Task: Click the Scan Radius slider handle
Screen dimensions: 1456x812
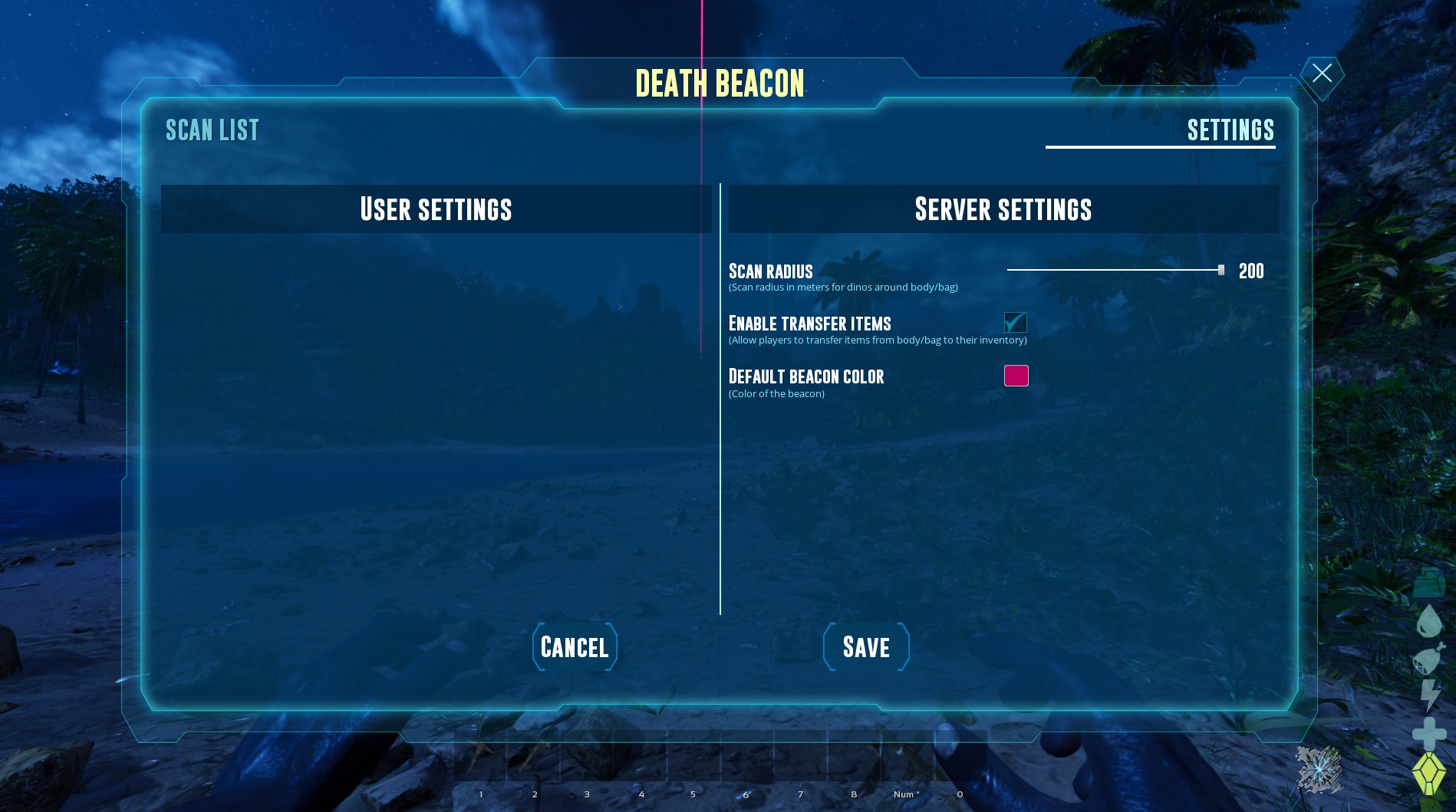Action: pyautogui.click(x=1220, y=270)
